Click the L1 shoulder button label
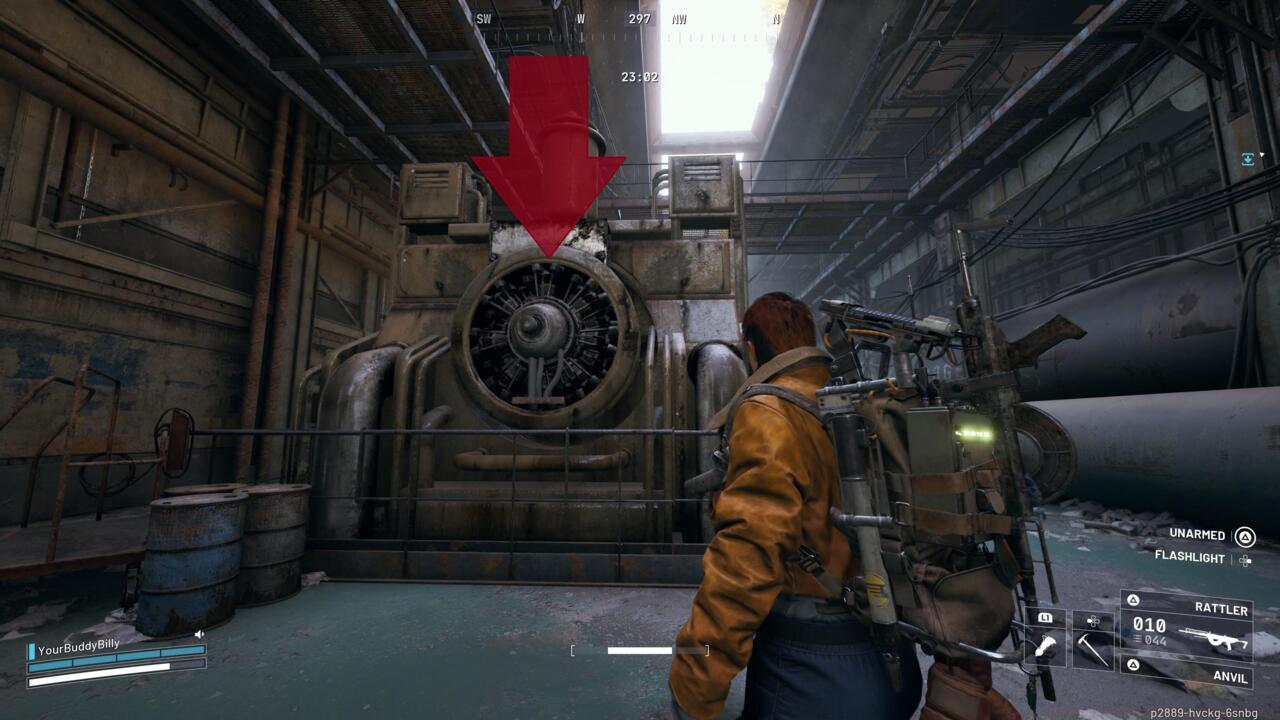This screenshot has height=720, width=1280. coord(1045,618)
